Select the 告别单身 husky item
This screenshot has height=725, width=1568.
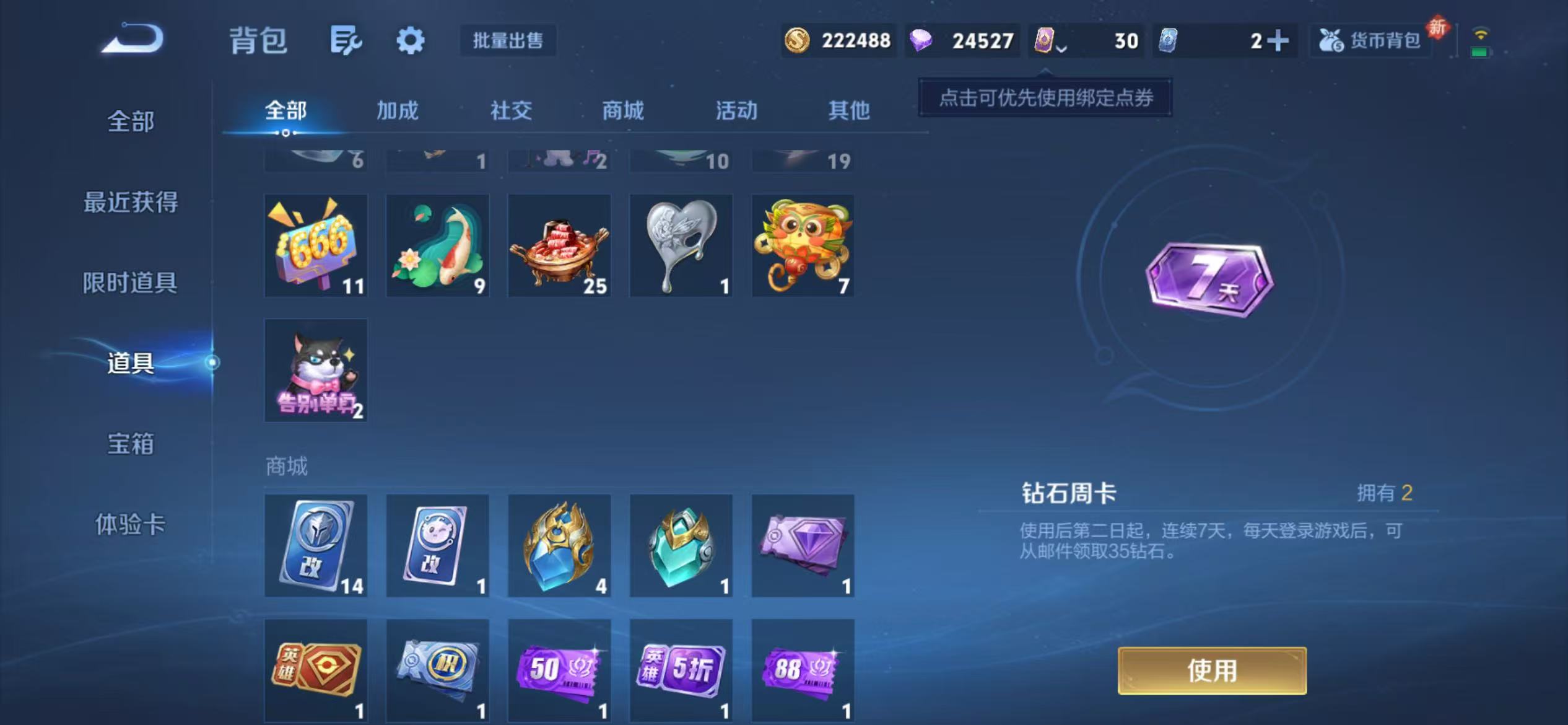coord(316,370)
